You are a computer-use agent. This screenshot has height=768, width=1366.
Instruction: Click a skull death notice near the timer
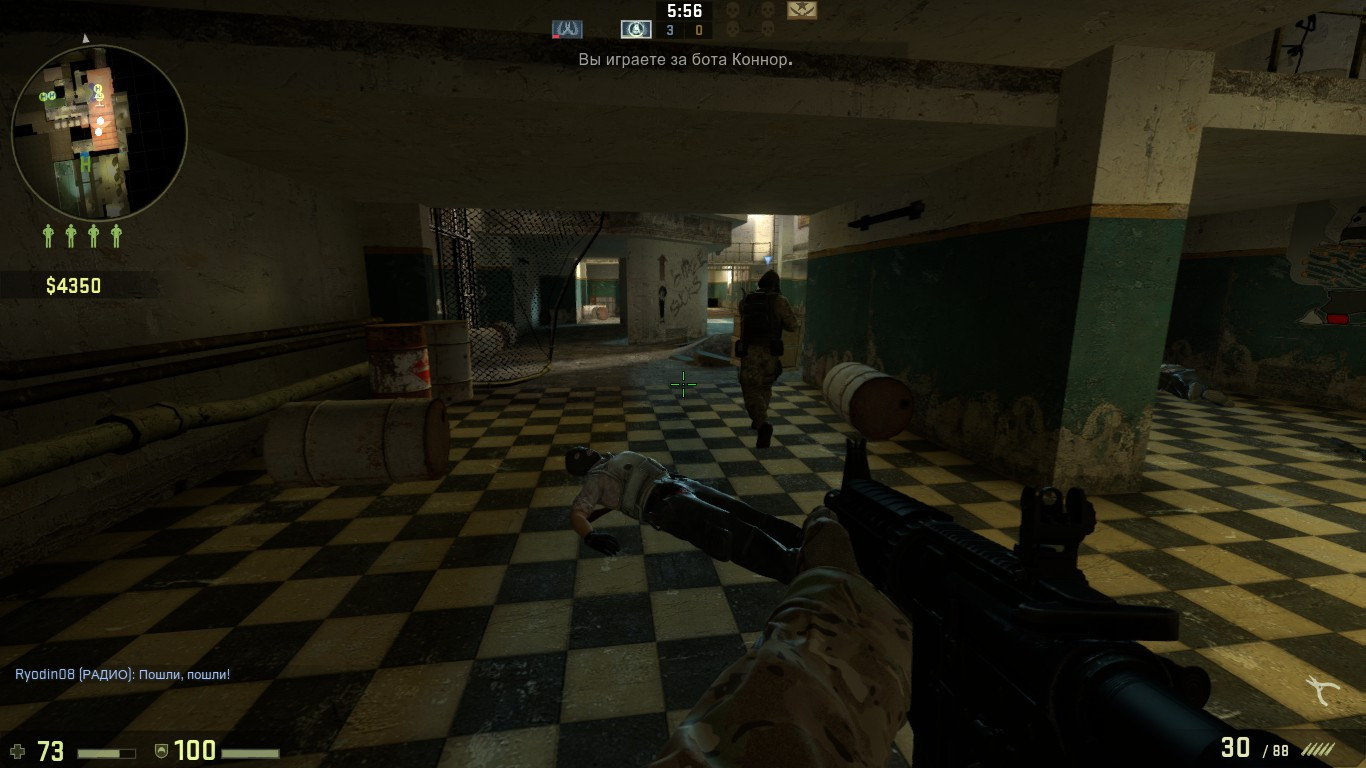point(731,10)
